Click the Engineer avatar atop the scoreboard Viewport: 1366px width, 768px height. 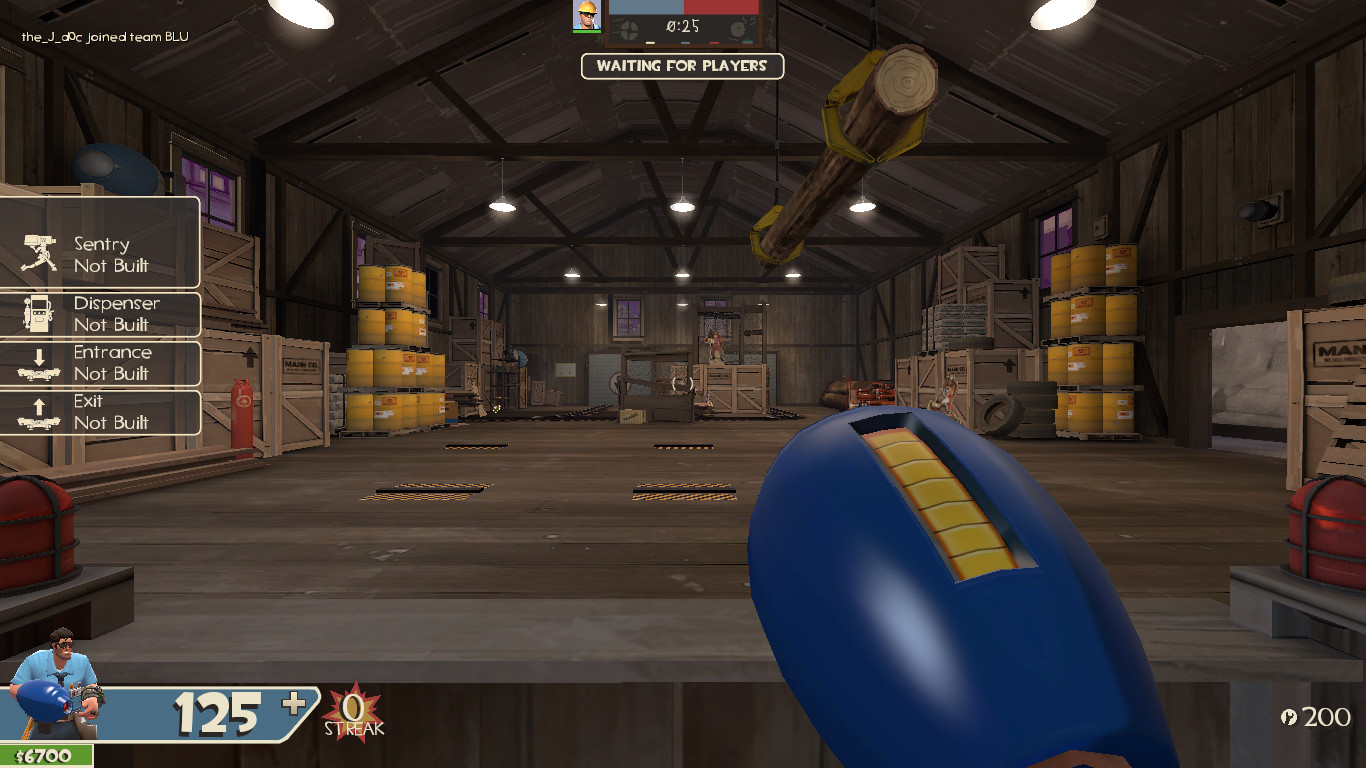click(585, 16)
